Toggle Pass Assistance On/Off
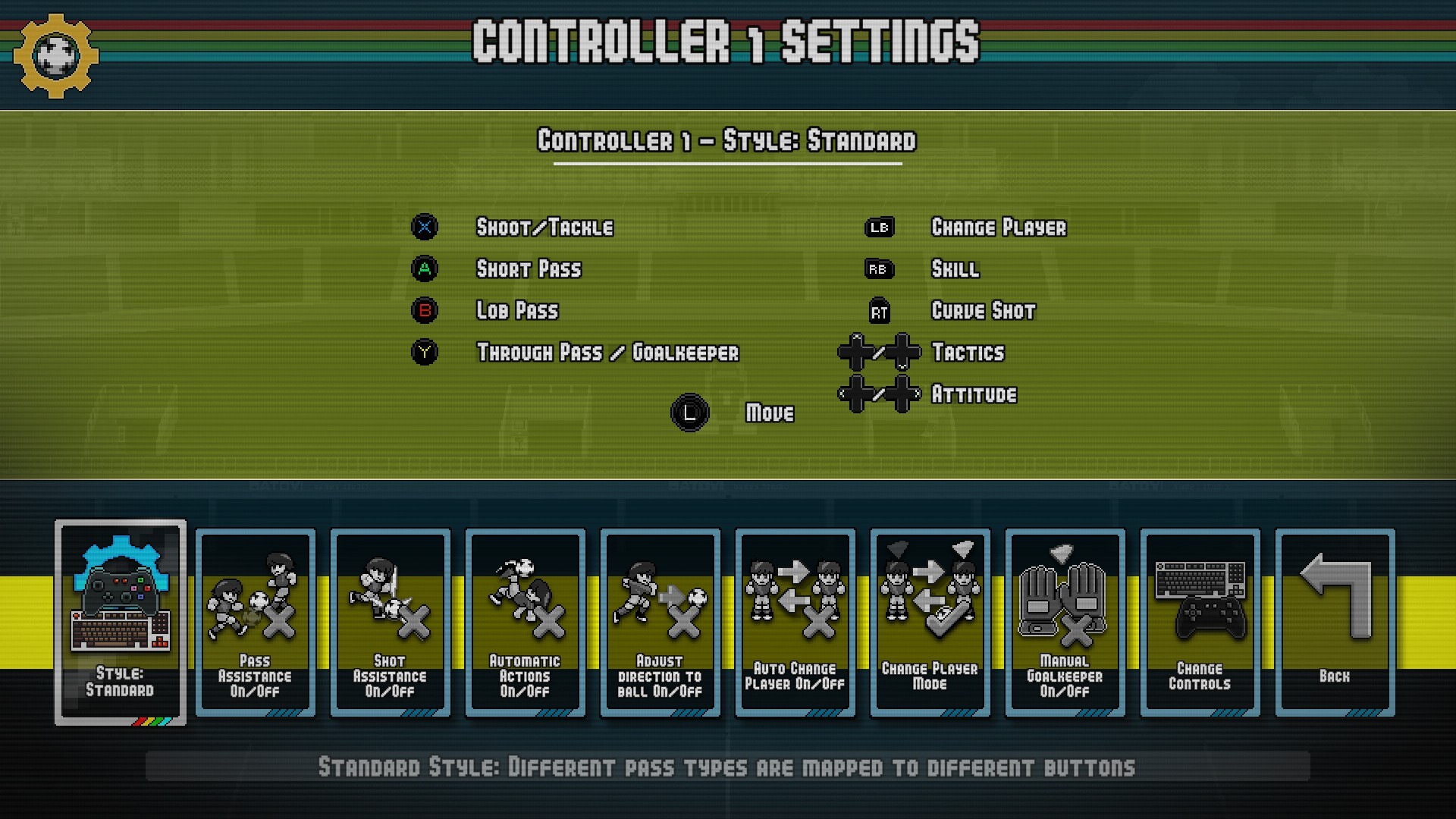The image size is (1456, 819). coord(256,622)
